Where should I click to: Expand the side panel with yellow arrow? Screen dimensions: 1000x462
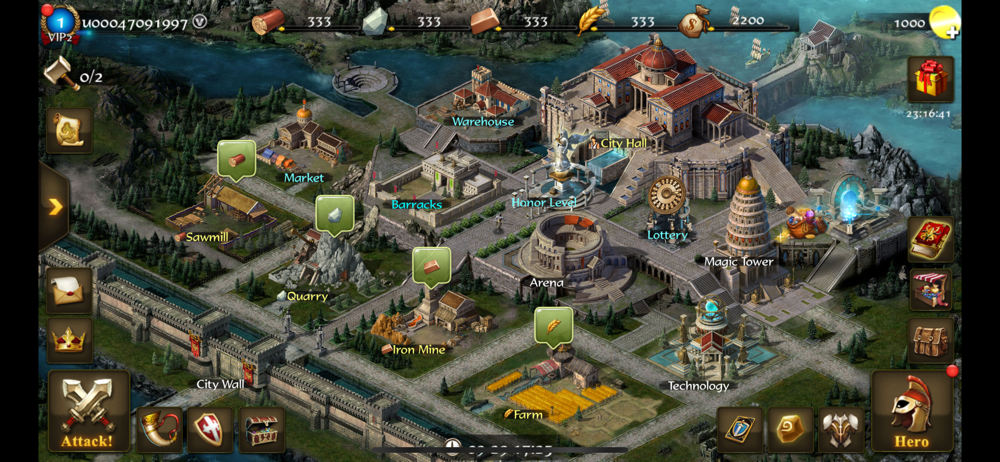(x=54, y=207)
